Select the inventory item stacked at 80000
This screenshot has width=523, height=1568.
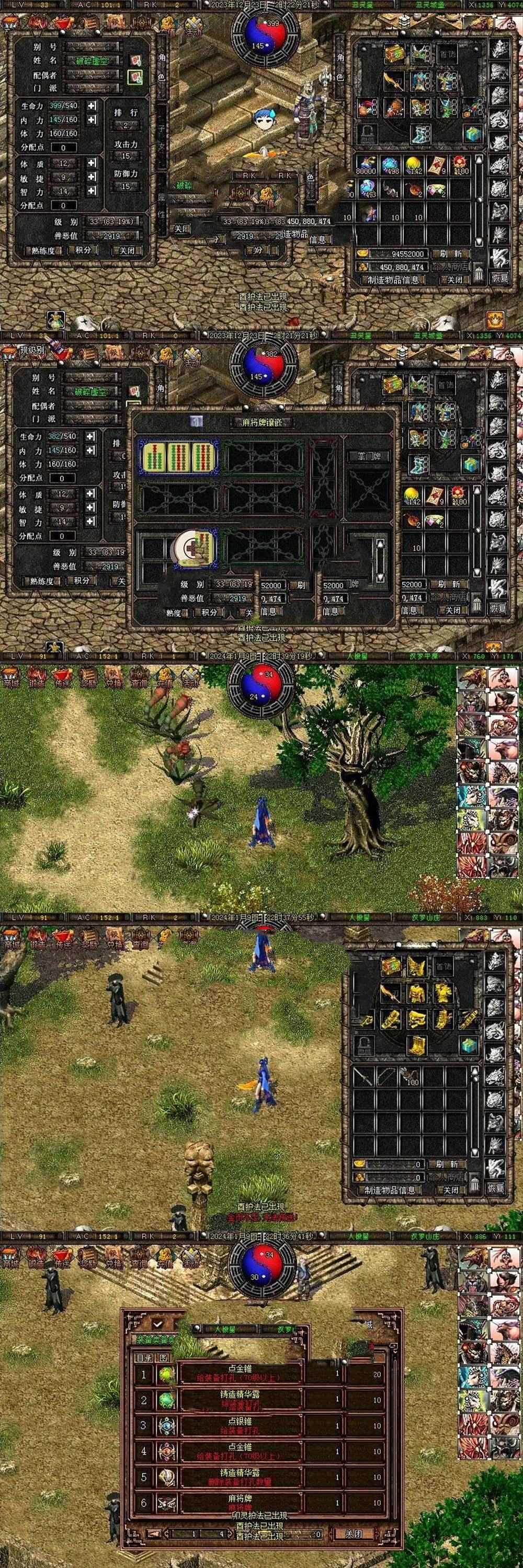click(x=367, y=166)
